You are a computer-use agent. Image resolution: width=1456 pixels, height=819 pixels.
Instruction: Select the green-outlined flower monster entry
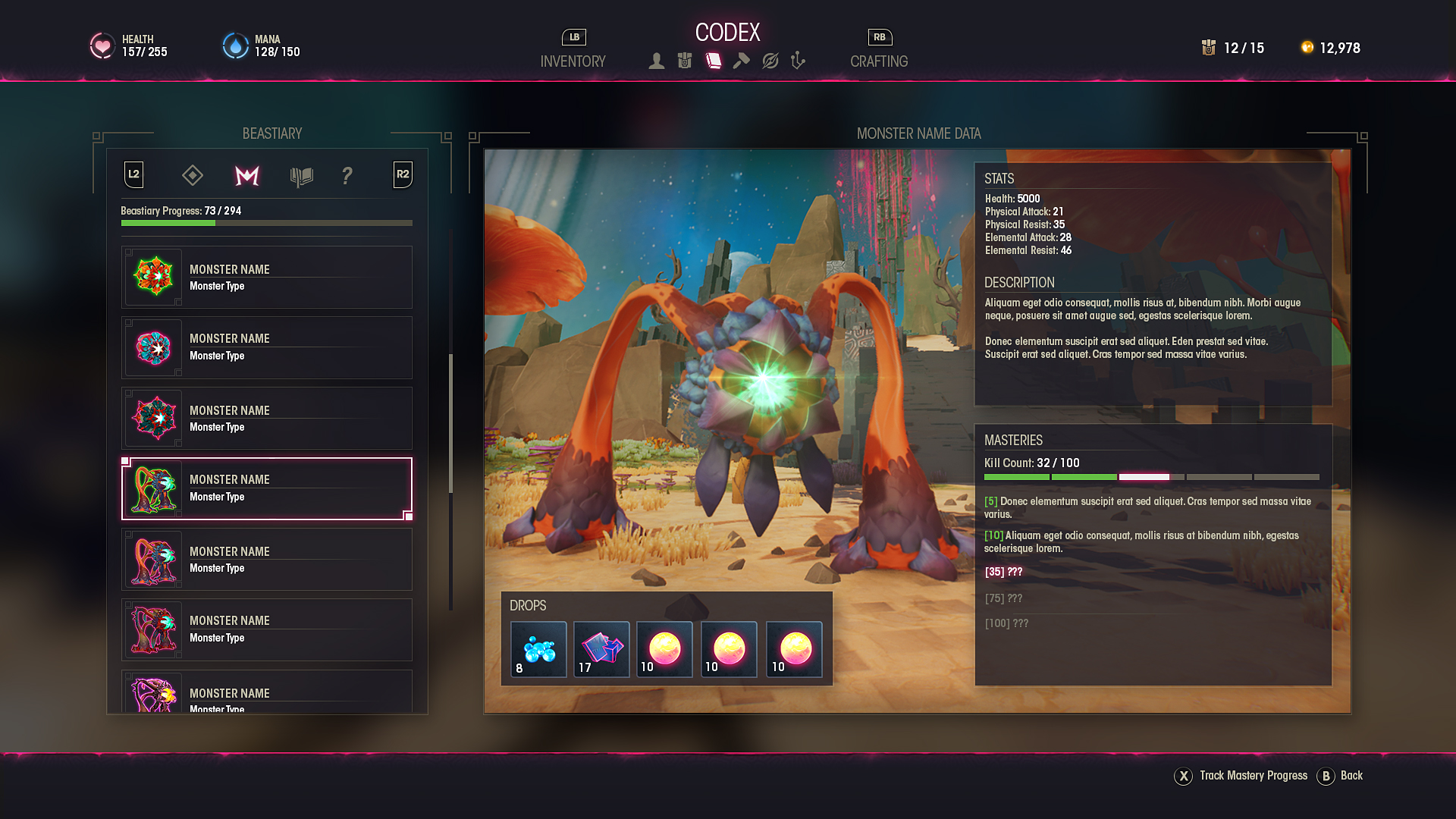tap(266, 277)
